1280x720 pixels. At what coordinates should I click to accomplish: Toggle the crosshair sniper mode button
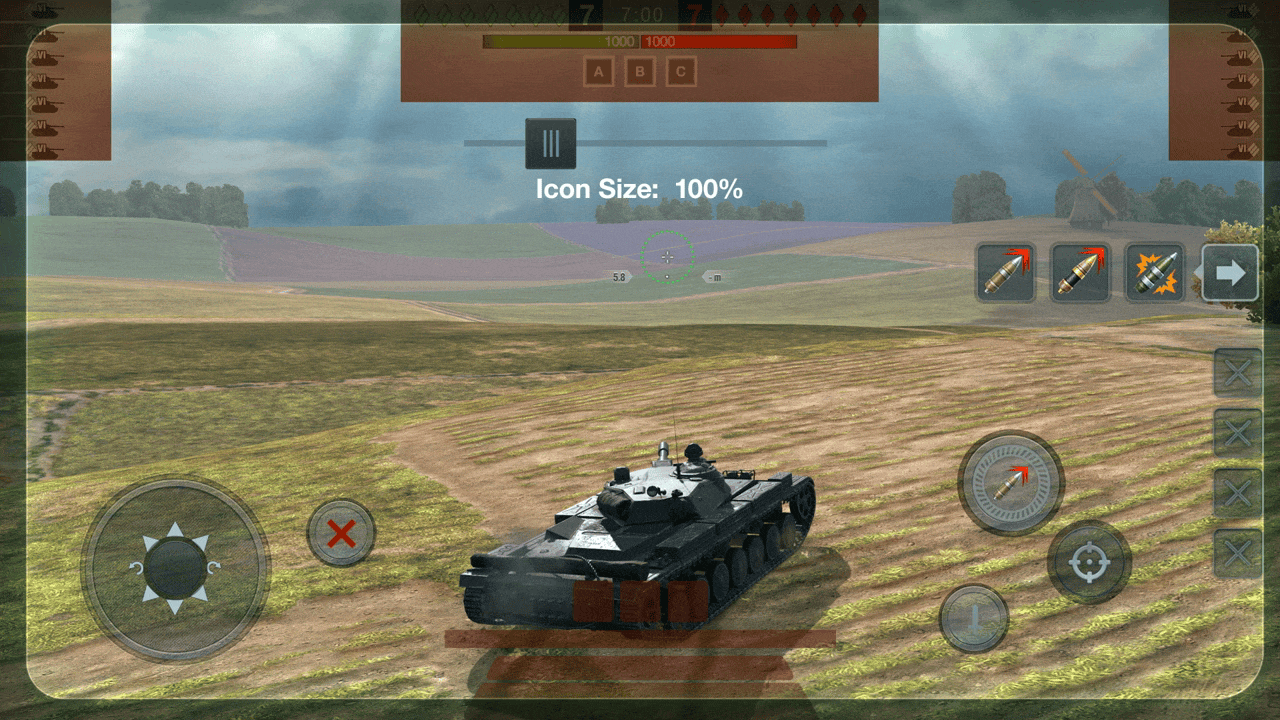1089,562
